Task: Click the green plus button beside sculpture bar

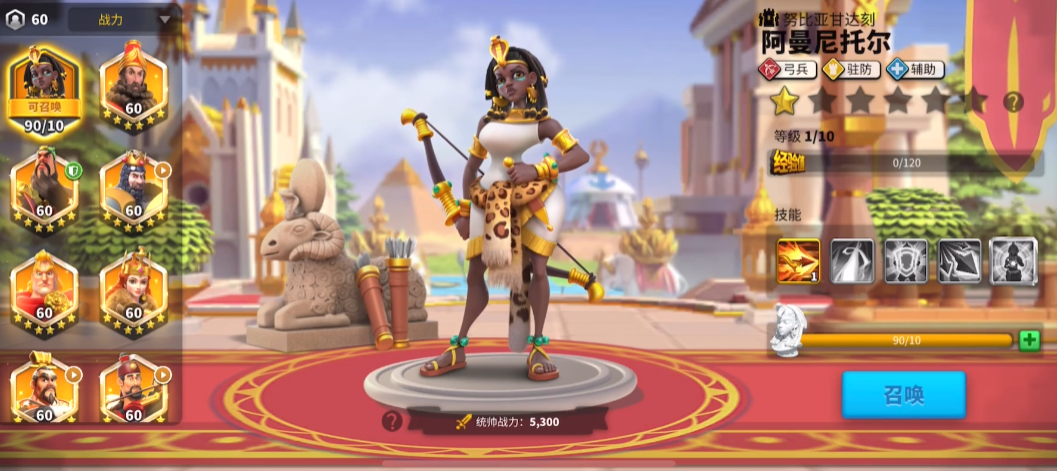Action: (x=1029, y=340)
